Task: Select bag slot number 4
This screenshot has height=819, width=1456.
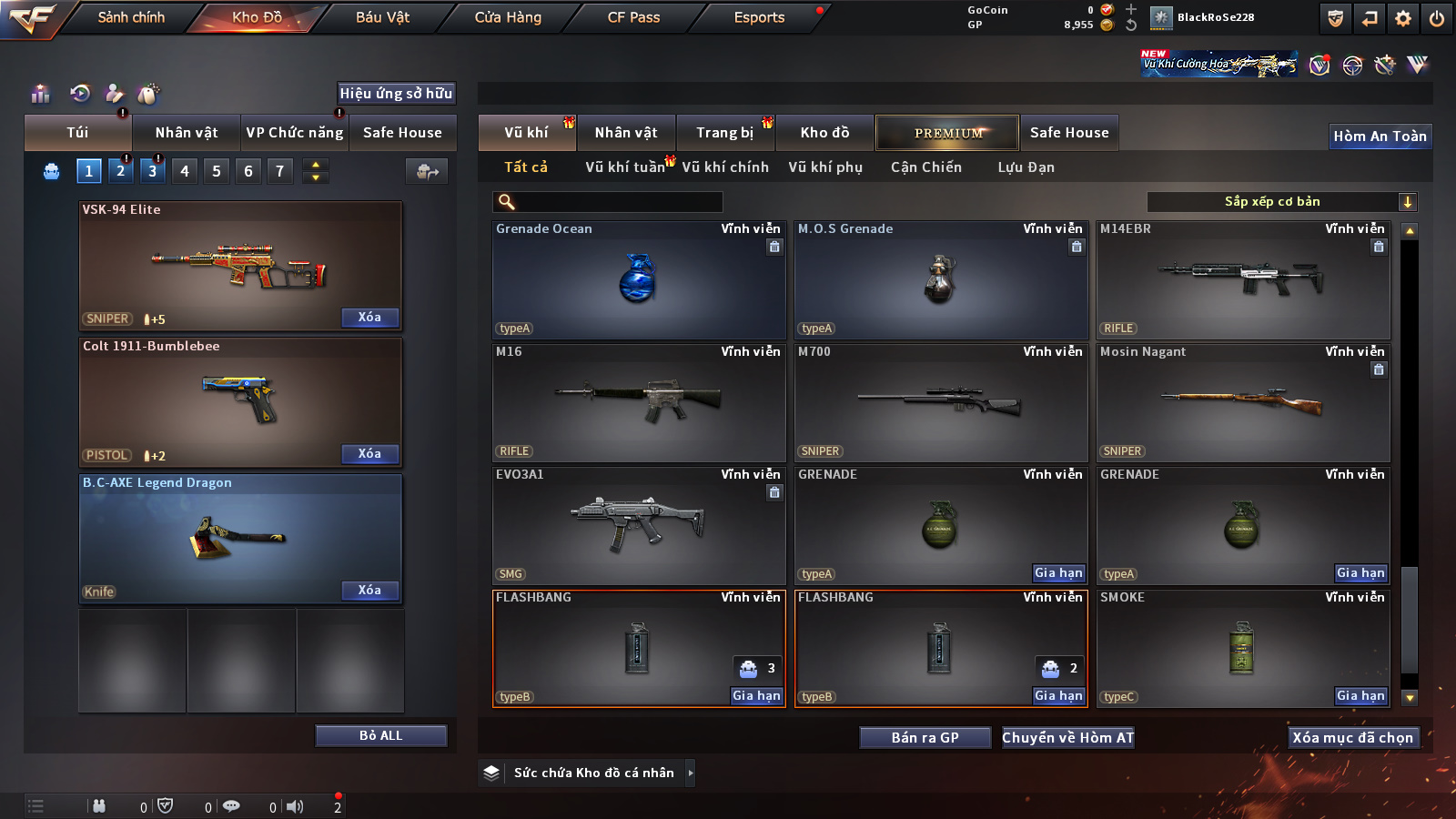Action: (185, 171)
